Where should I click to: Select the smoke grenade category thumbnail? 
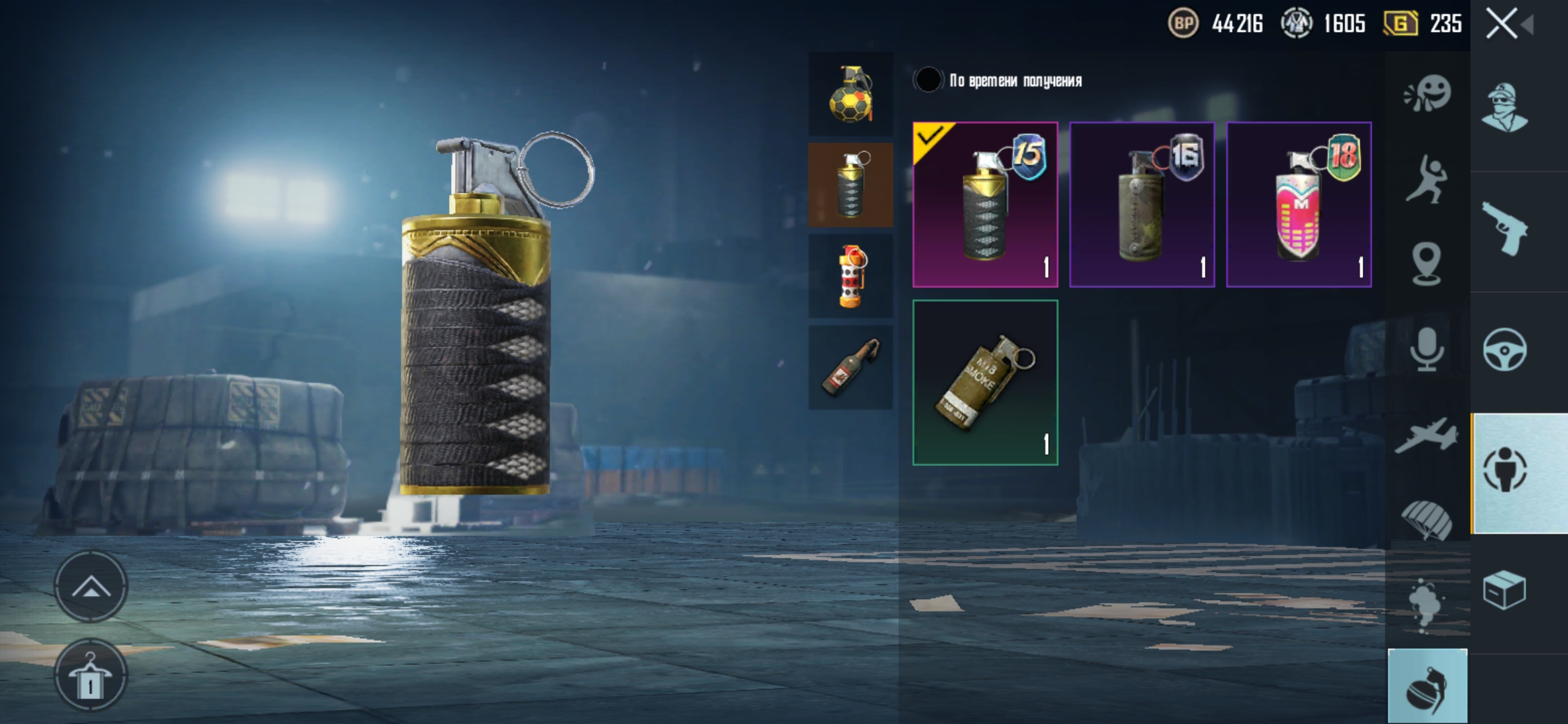tap(850, 185)
